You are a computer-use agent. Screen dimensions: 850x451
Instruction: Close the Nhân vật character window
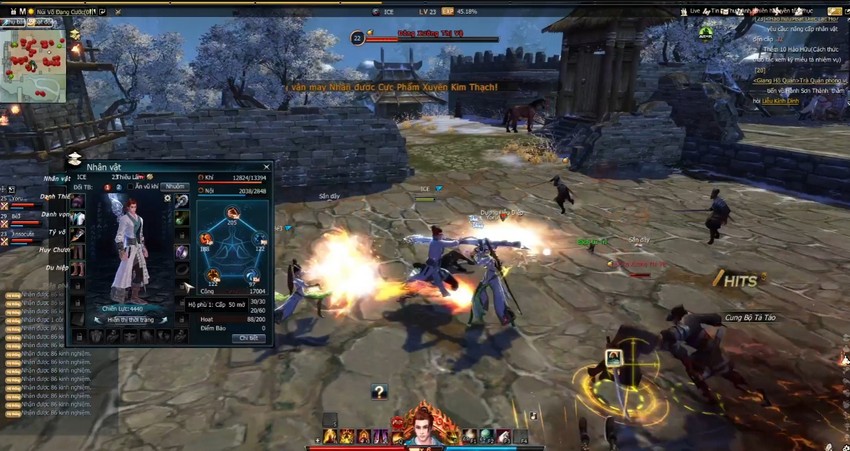click(x=267, y=167)
